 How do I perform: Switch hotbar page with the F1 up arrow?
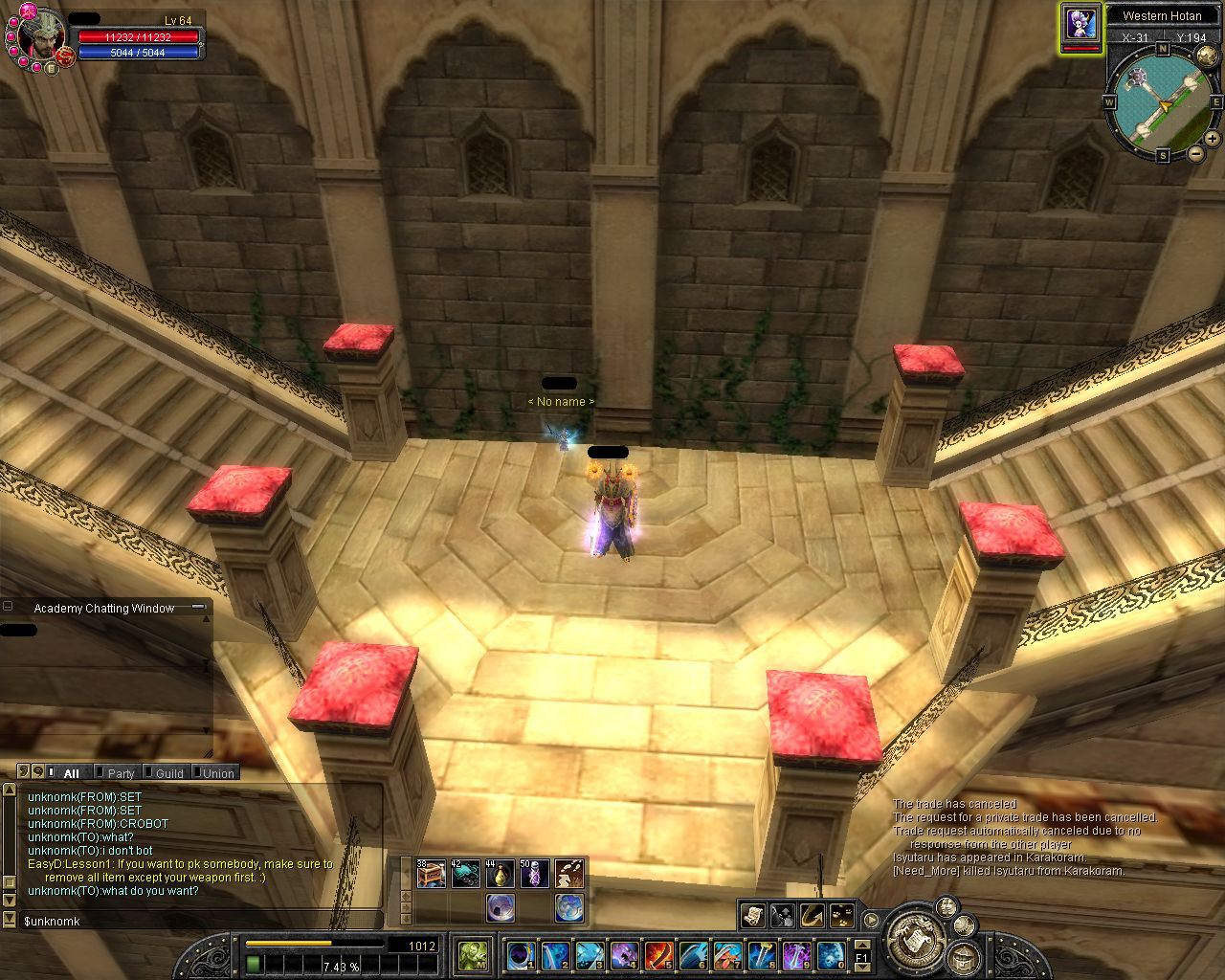click(x=862, y=946)
